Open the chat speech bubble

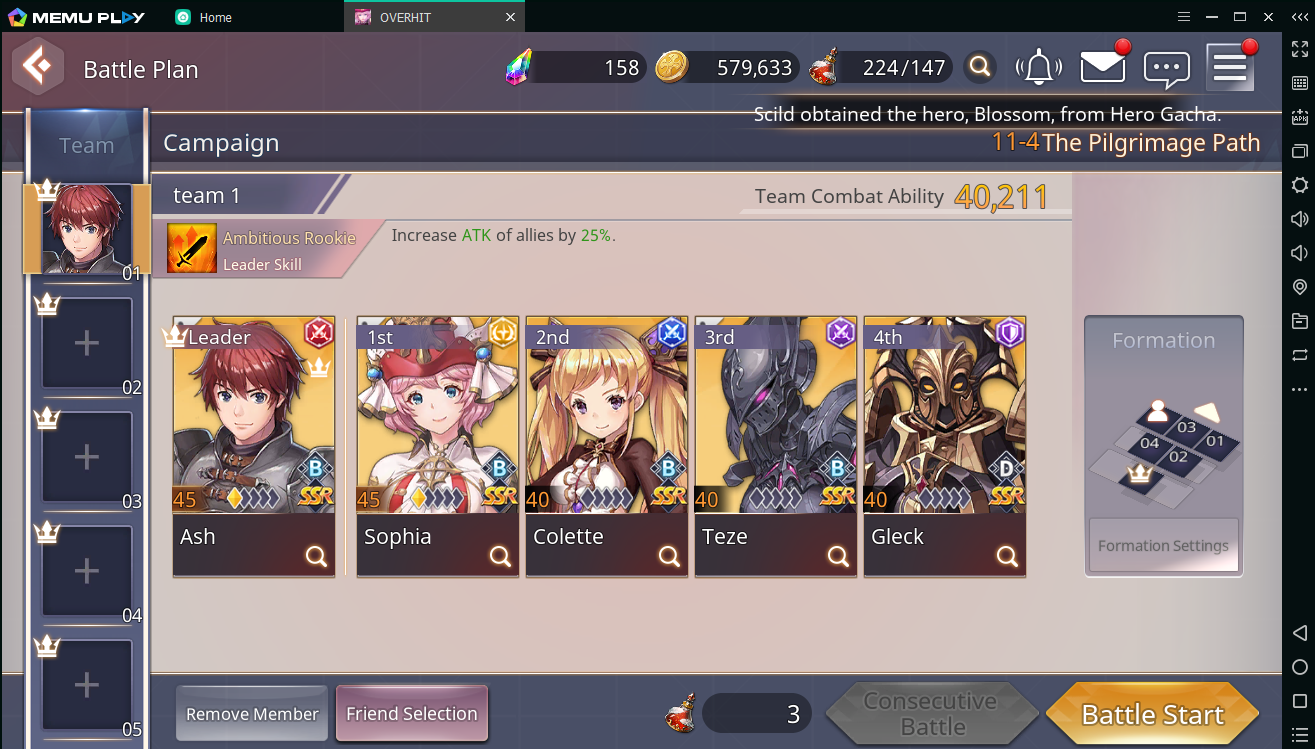point(1166,68)
